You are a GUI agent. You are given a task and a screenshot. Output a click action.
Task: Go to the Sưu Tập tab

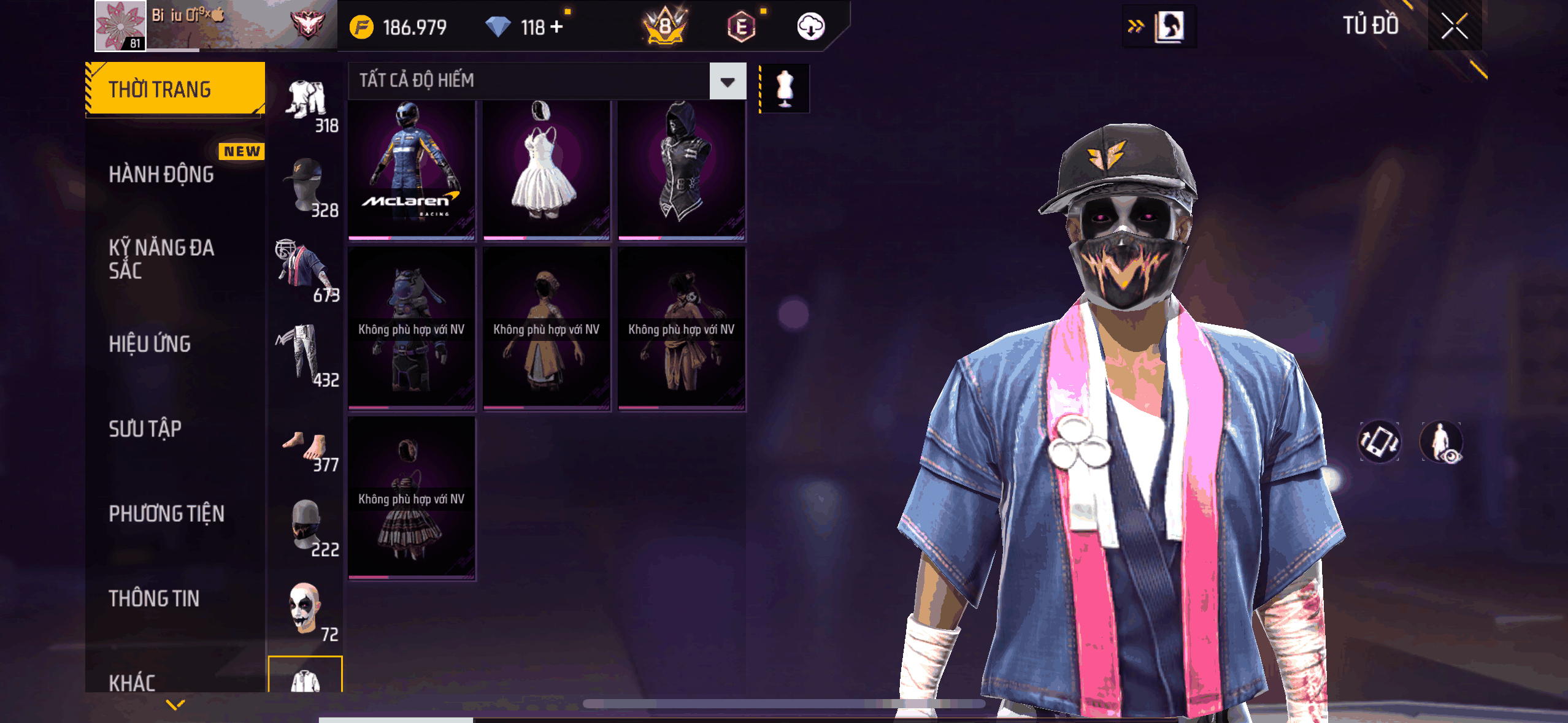(x=145, y=429)
